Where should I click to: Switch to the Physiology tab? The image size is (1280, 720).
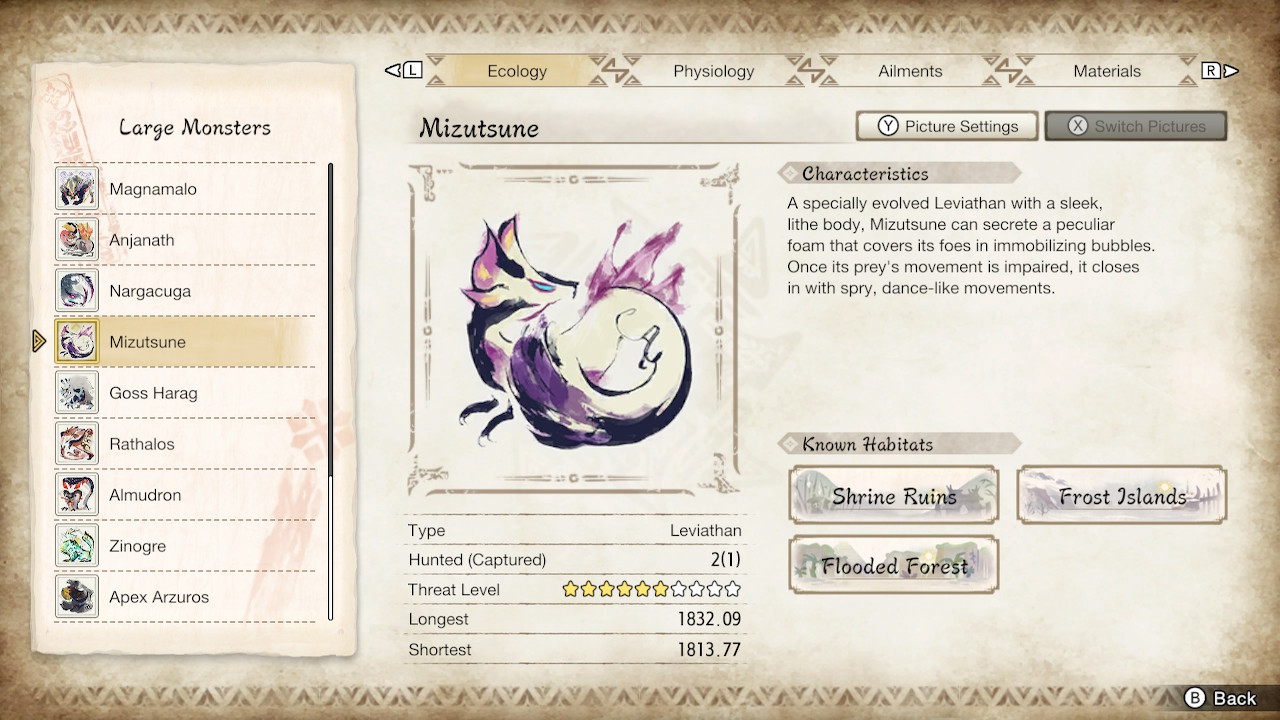tap(713, 71)
